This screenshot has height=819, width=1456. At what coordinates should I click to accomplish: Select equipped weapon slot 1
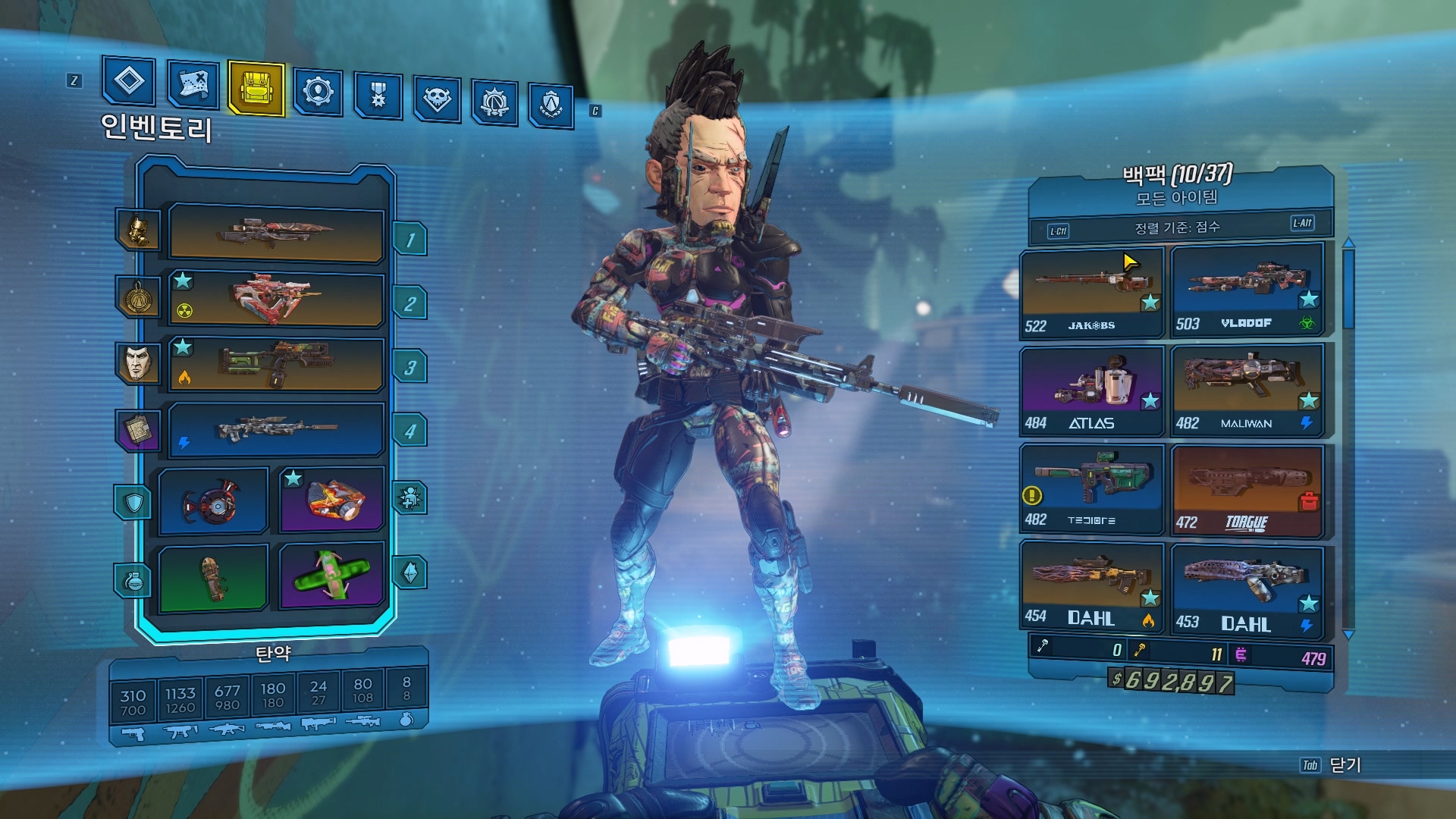pos(276,233)
